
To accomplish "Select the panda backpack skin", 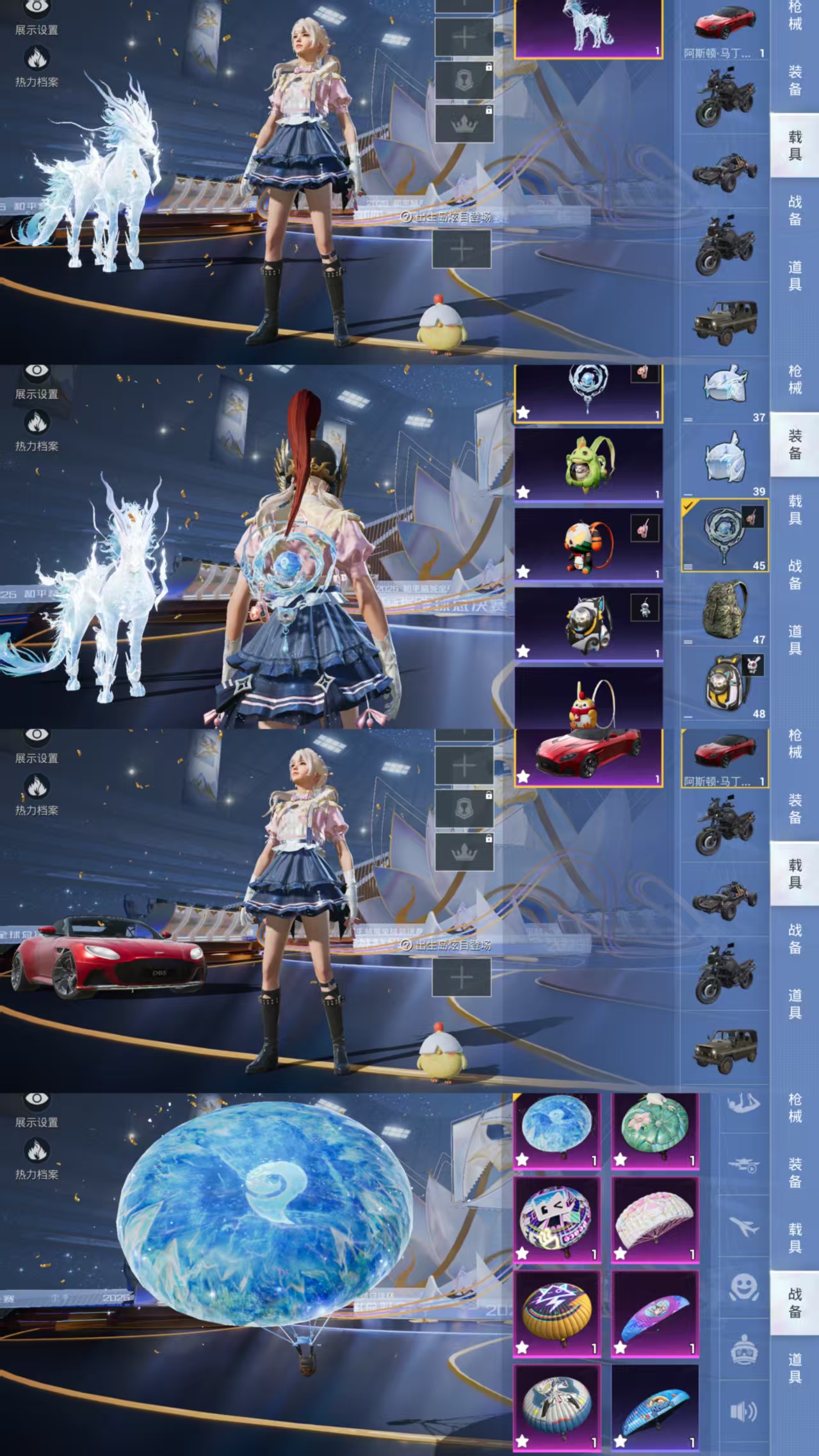I will point(588,544).
